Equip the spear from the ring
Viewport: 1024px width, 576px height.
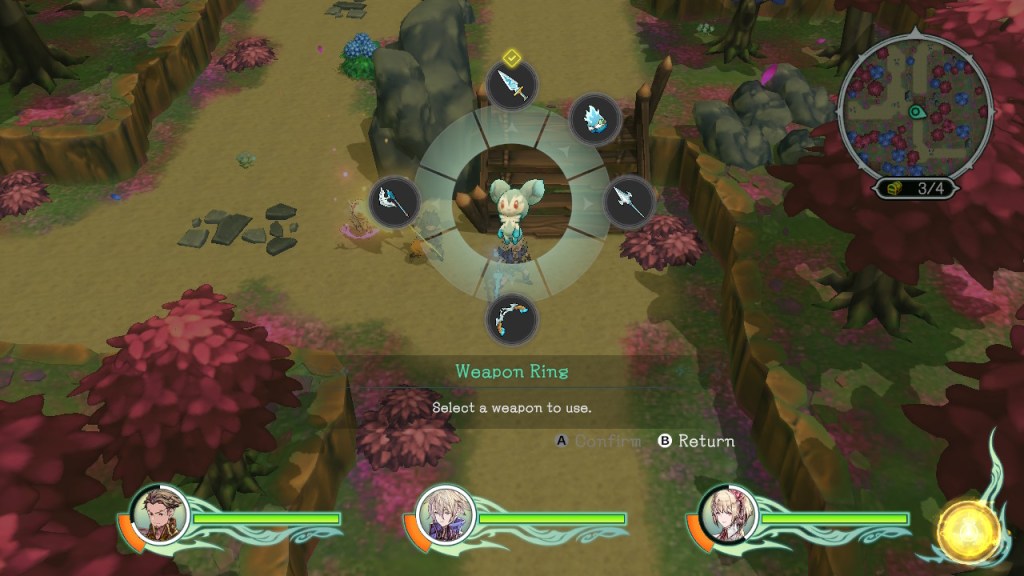click(629, 202)
